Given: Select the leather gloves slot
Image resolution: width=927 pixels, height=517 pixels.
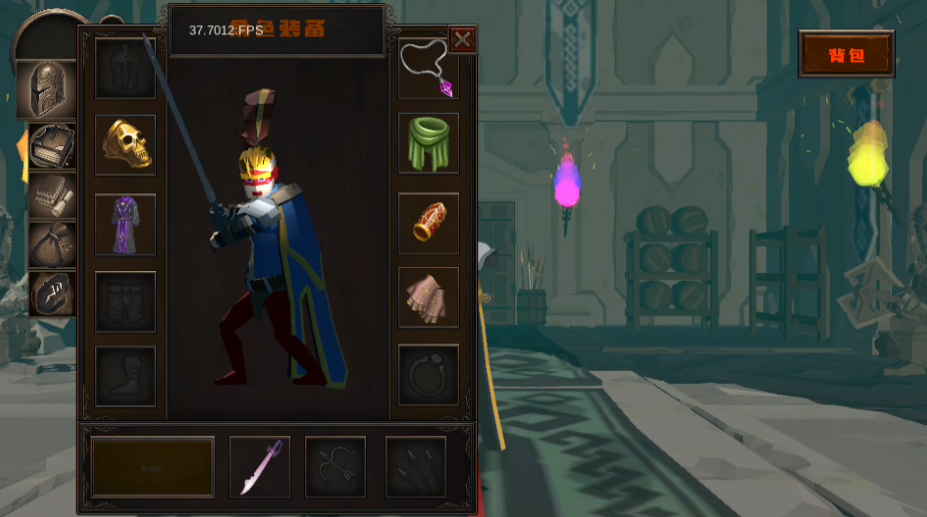Looking at the screenshot, I should [428, 297].
